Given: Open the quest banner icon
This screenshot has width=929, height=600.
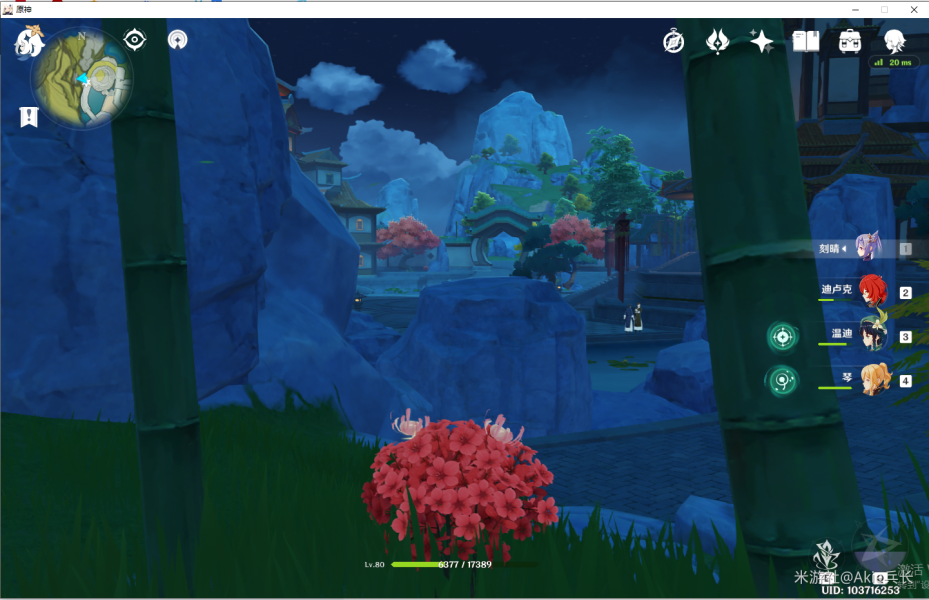Looking at the screenshot, I should click(29, 117).
